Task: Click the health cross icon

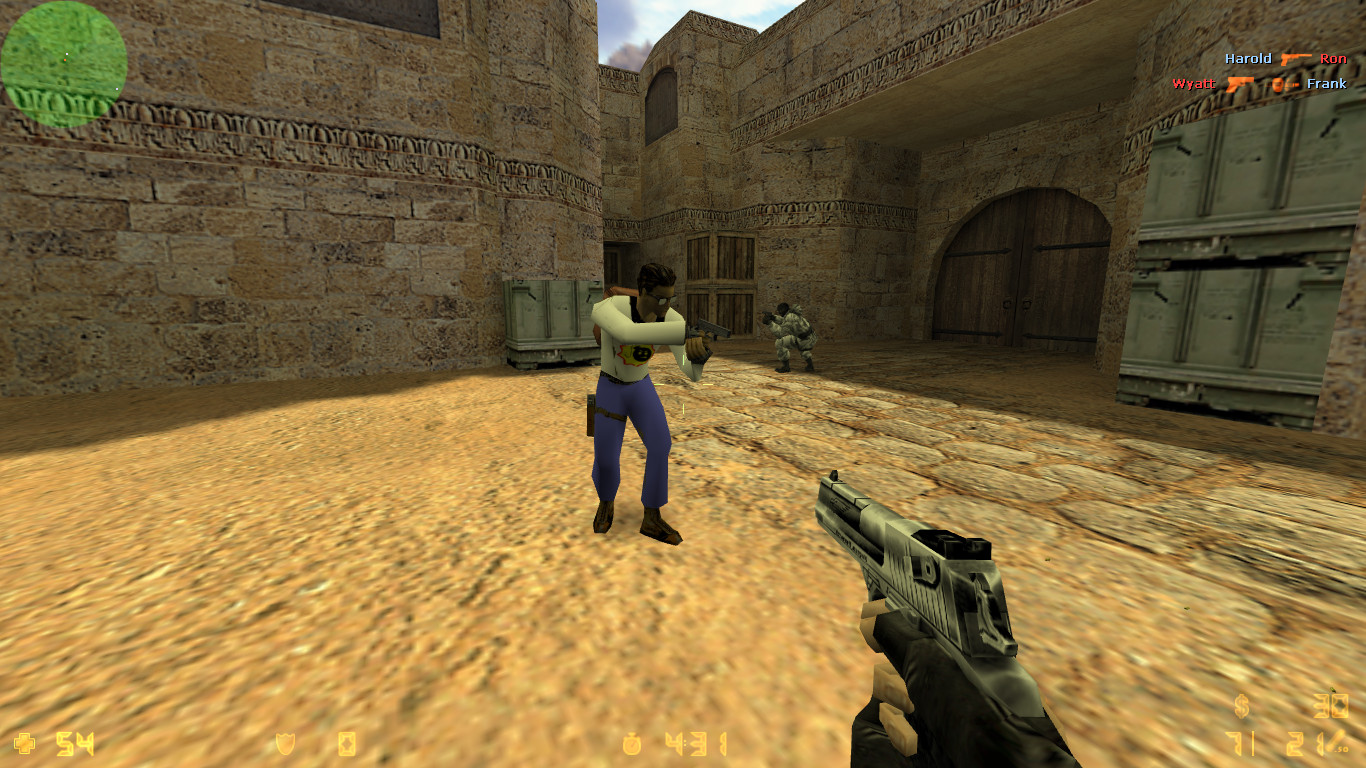Action: coord(24,742)
